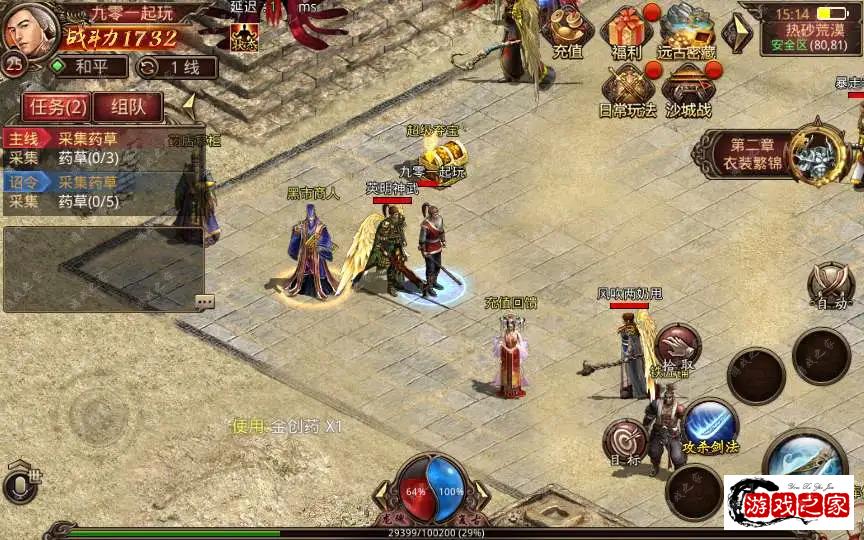This screenshot has width=864, height=540.
Task: Open the 福利 gift box menu
Action: point(628,32)
